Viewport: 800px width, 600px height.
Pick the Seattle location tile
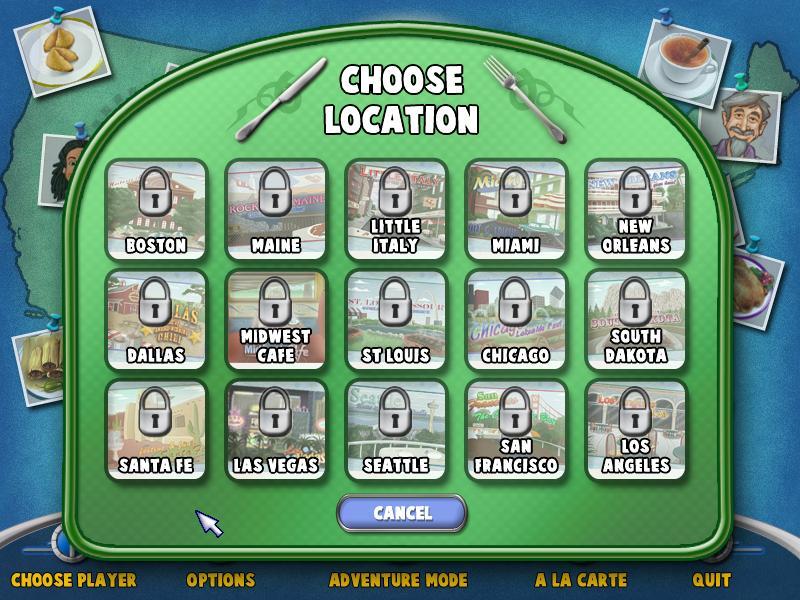(x=395, y=430)
